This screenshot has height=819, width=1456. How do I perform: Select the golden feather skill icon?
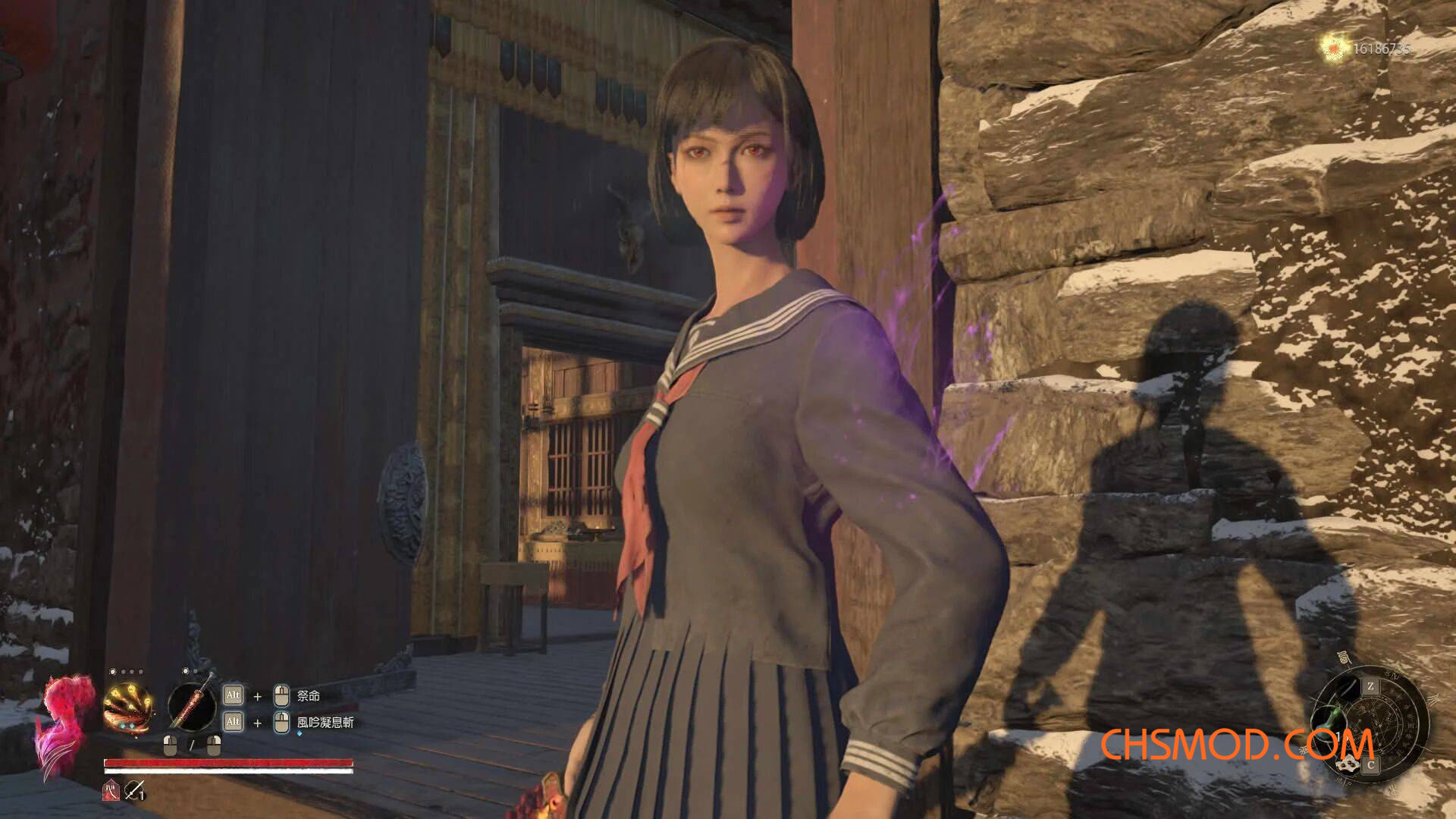(x=128, y=707)
